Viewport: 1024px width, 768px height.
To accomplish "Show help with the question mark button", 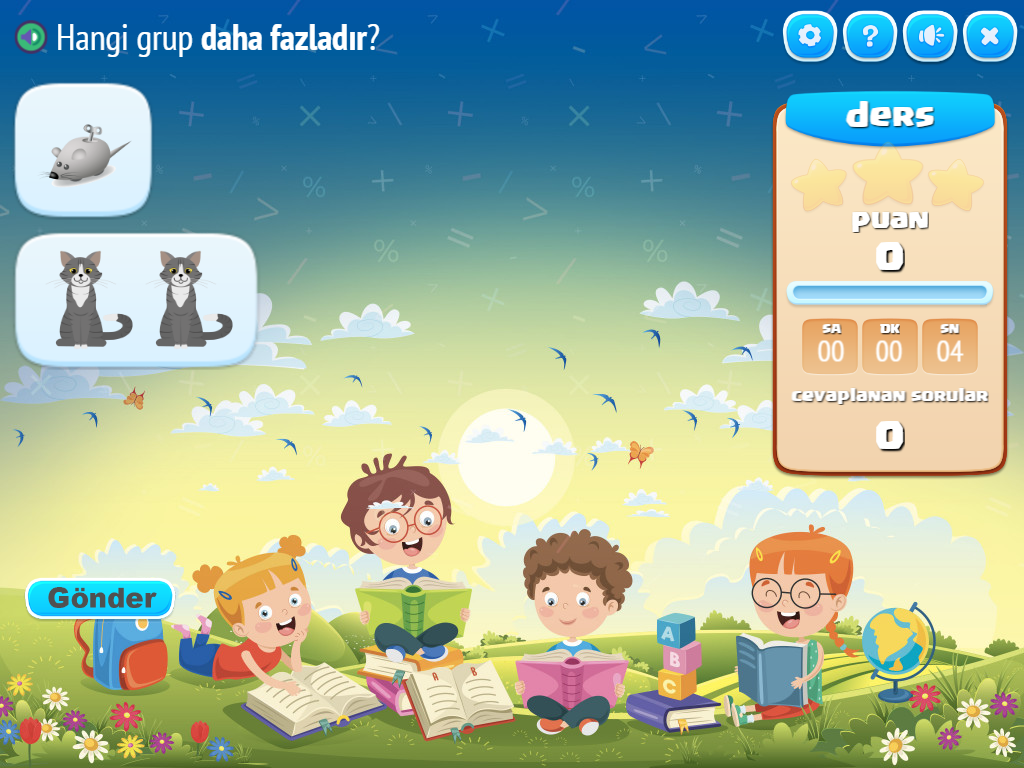I will (x=870, y=37).
